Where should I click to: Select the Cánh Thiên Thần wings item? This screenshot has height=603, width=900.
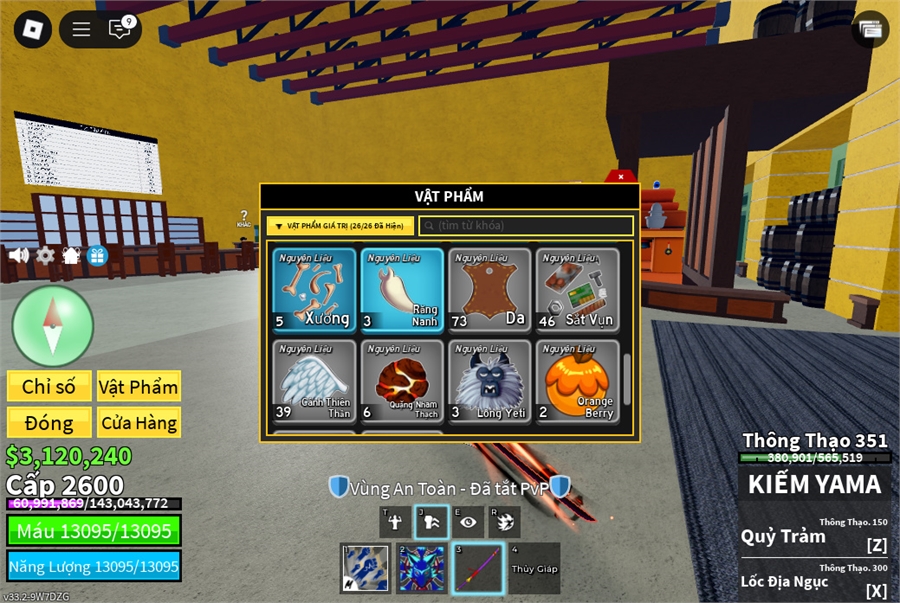(x=314, y=381)
